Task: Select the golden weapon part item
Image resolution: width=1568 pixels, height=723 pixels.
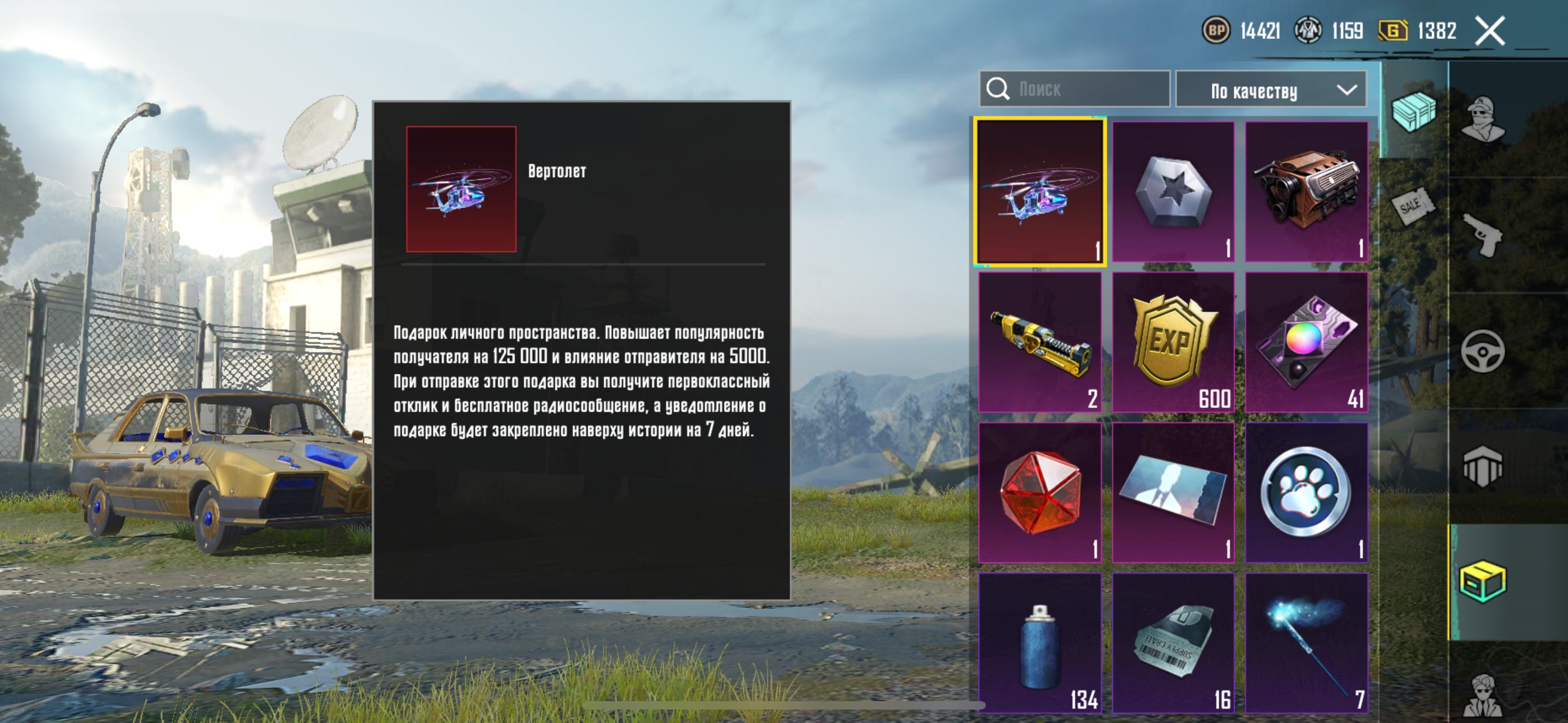Action: (1040, 342)
